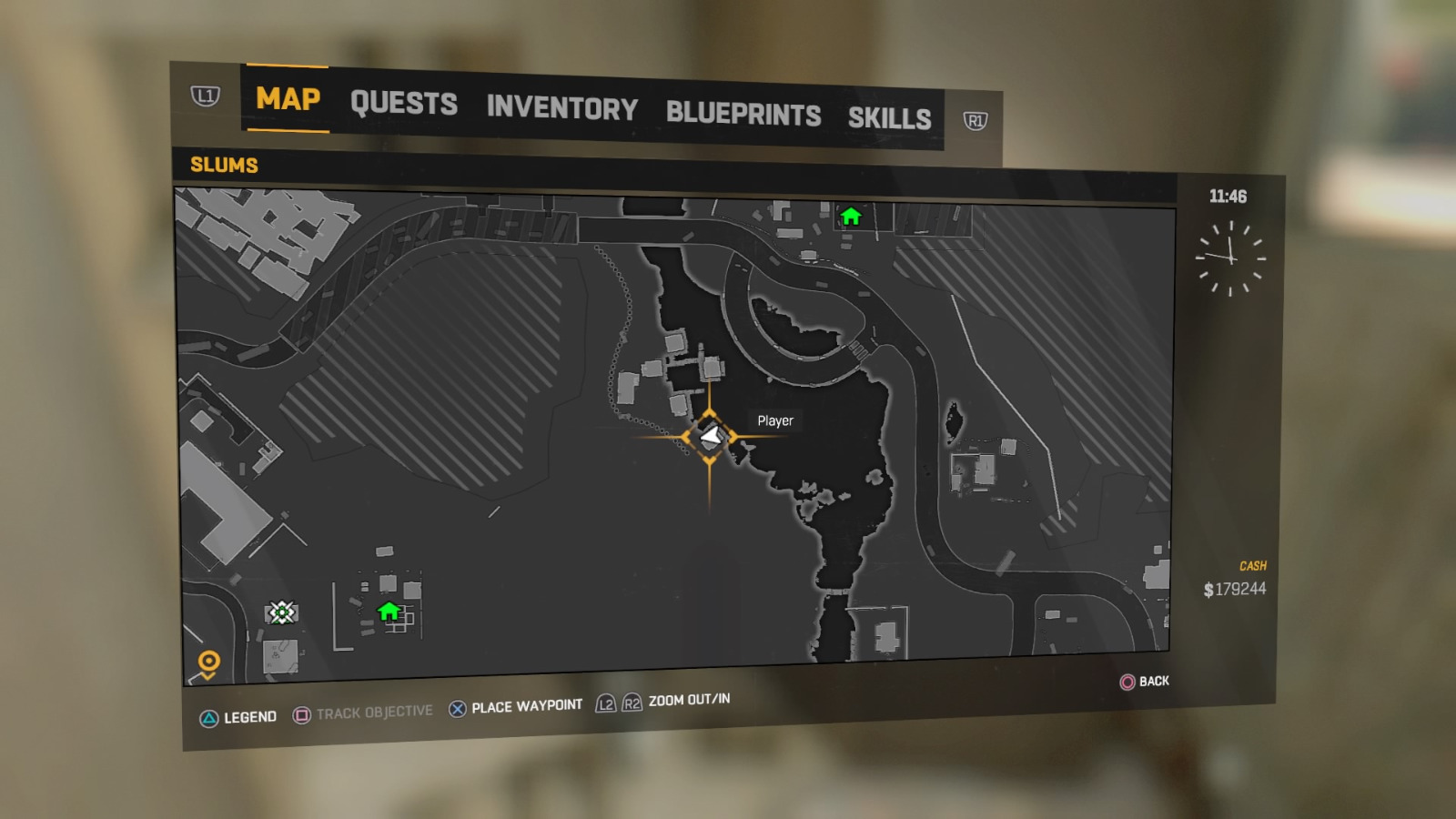Click the Player position marker
Viewport: 1456px width, 819px height.
pos(709,436)
